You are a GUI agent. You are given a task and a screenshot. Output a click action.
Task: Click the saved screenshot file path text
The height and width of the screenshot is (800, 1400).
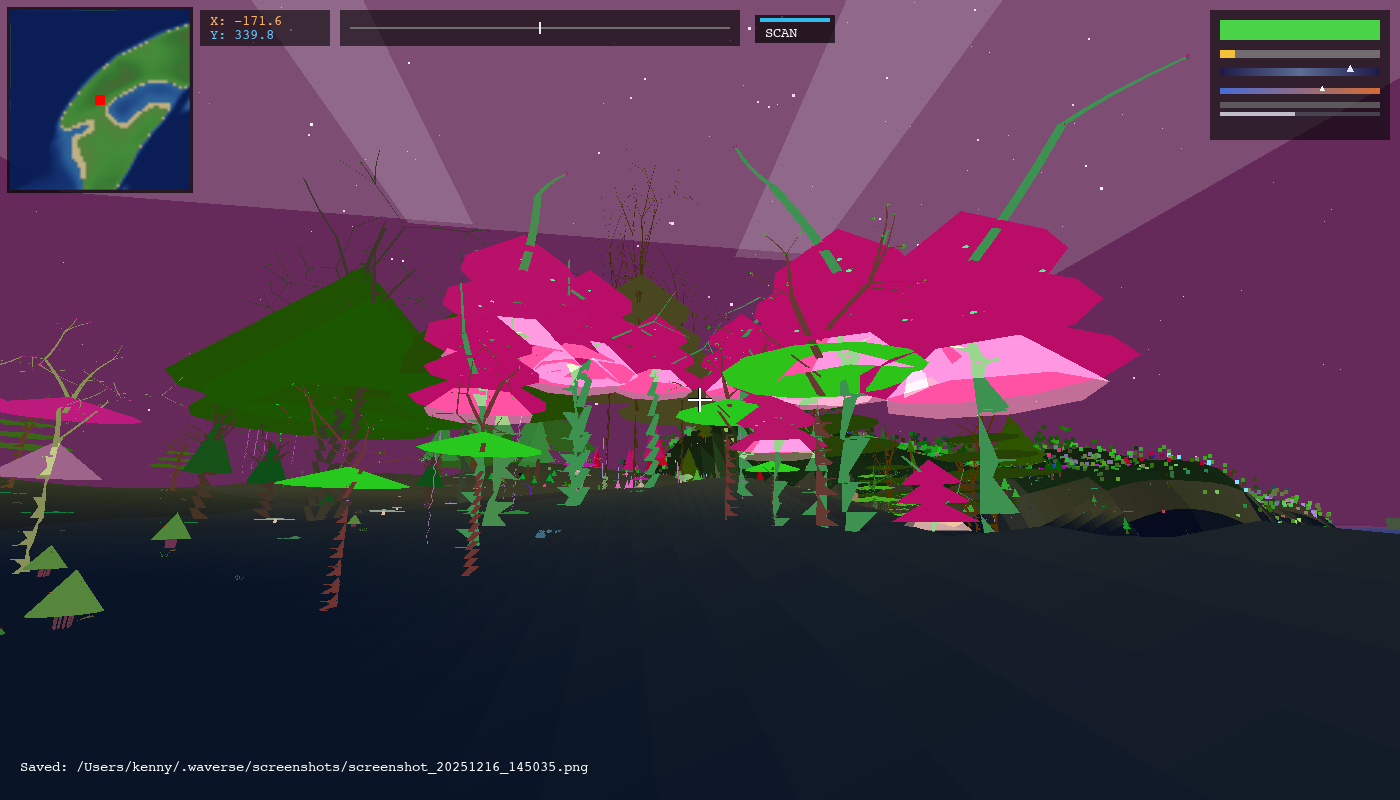coord(300,767)
